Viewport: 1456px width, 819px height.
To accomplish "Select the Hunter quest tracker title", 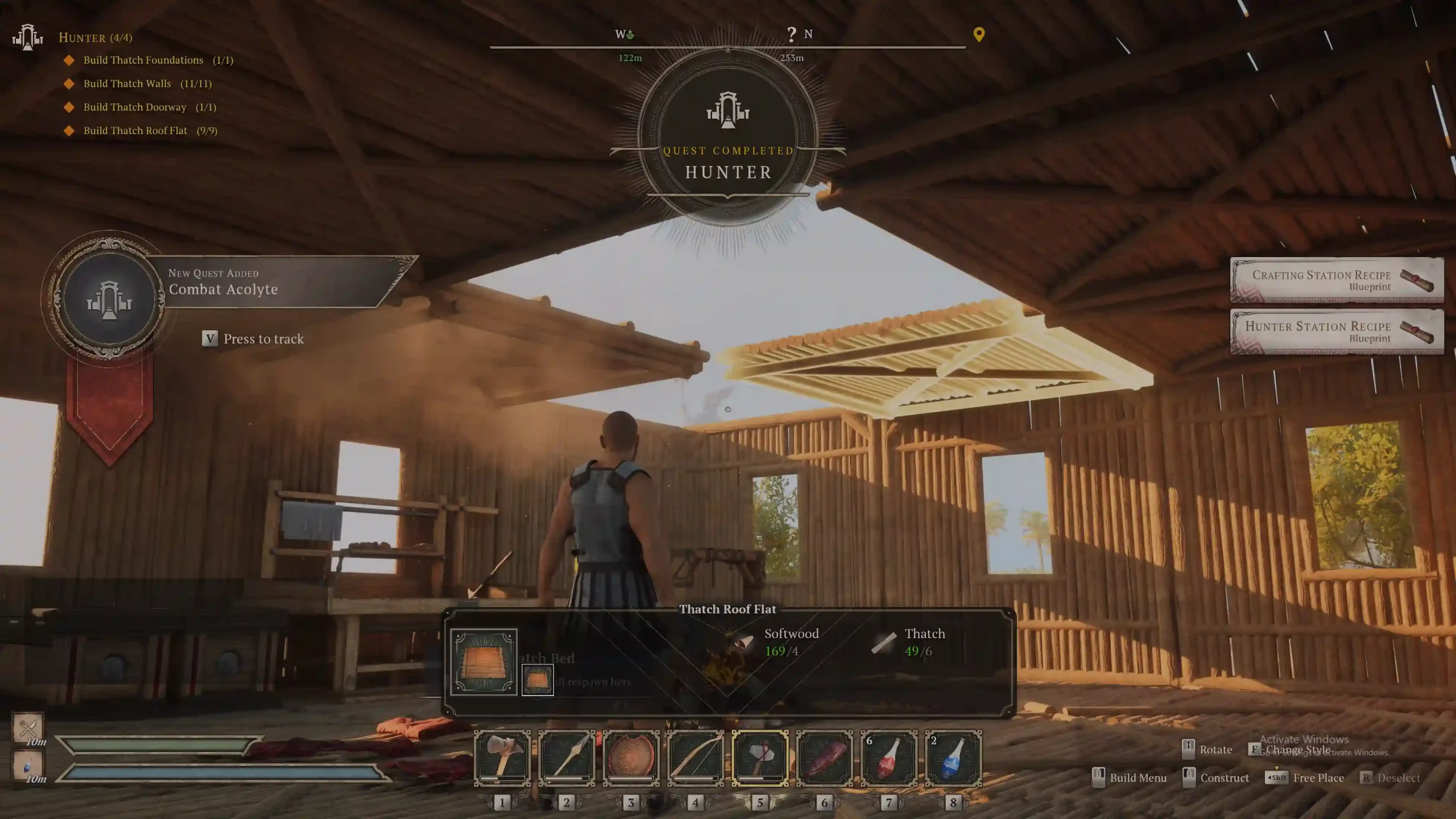I will point(95,38).
